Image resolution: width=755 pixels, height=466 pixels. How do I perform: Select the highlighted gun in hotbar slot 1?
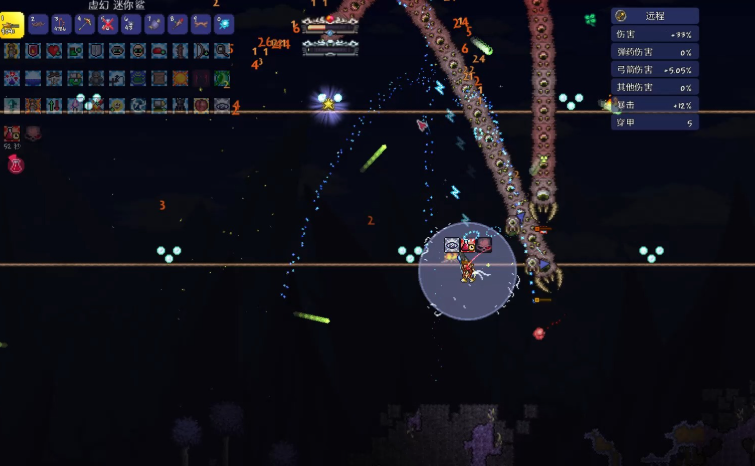(13, 25)
